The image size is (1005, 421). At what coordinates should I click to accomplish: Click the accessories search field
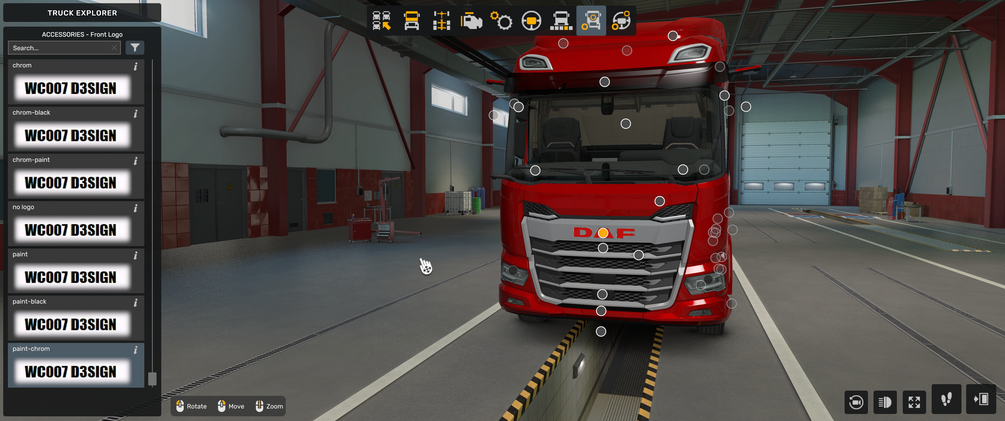tap(60, 47)
